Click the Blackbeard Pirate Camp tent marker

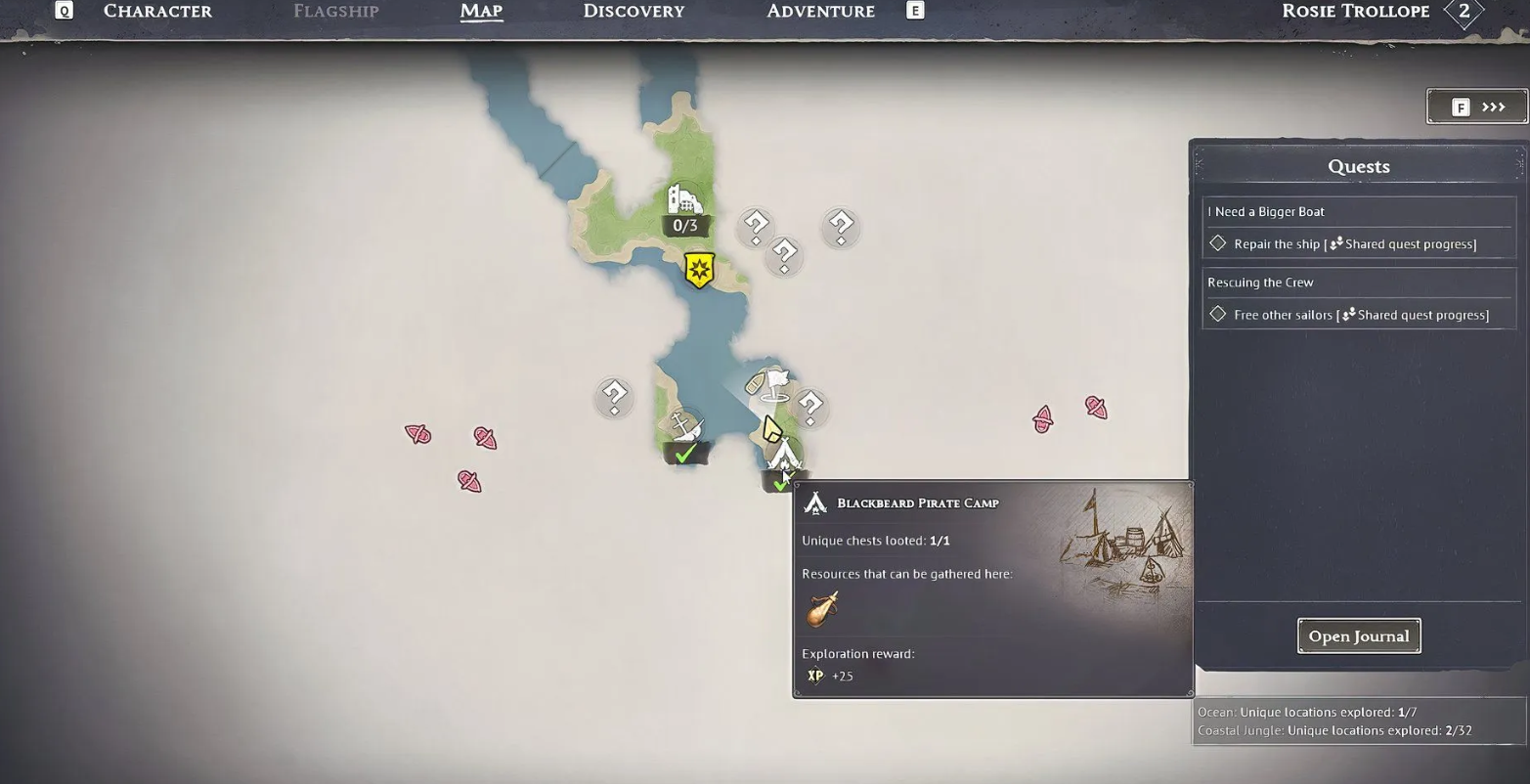[784, 456]
